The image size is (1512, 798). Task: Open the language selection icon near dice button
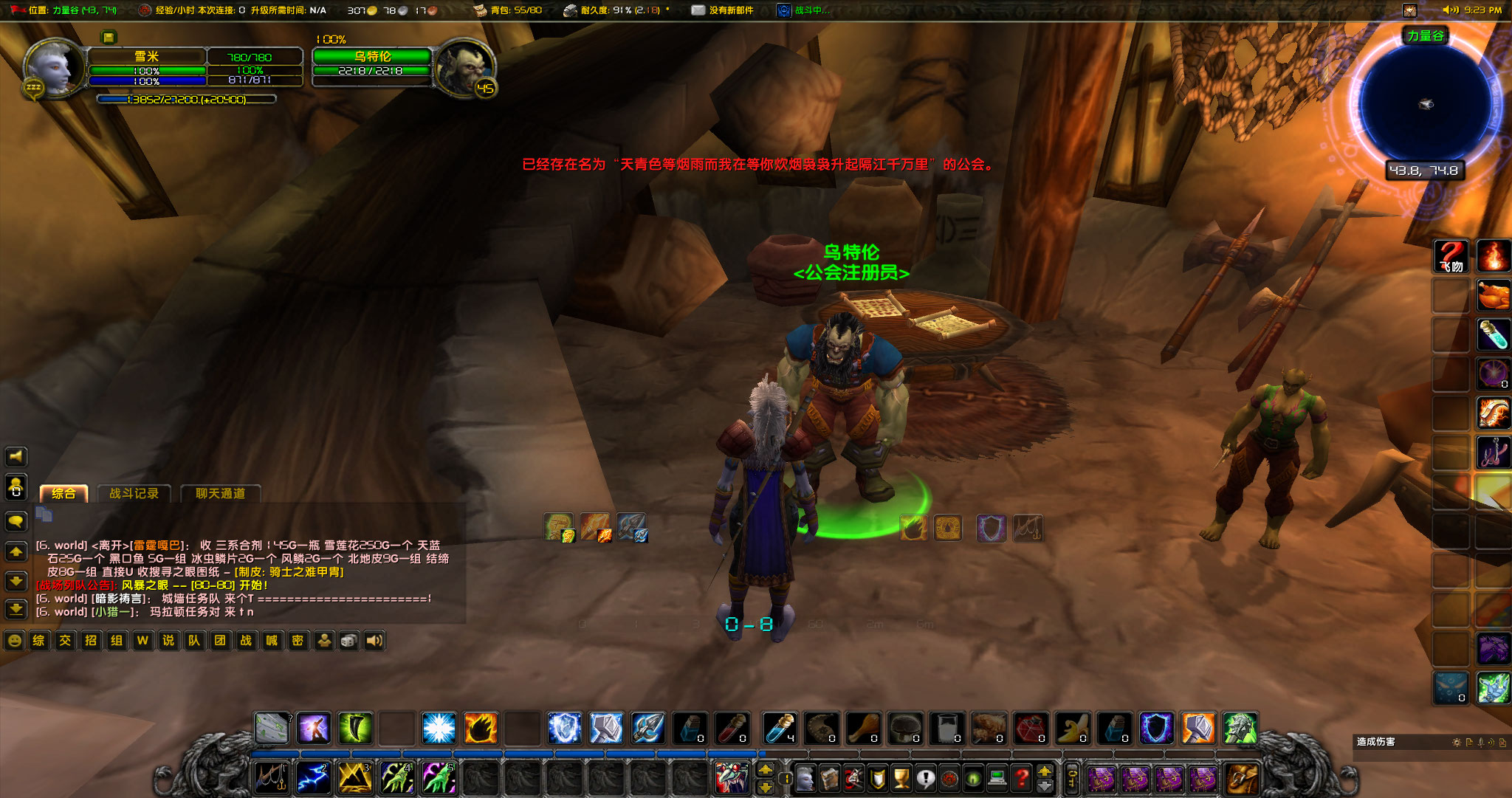[325, 641]
